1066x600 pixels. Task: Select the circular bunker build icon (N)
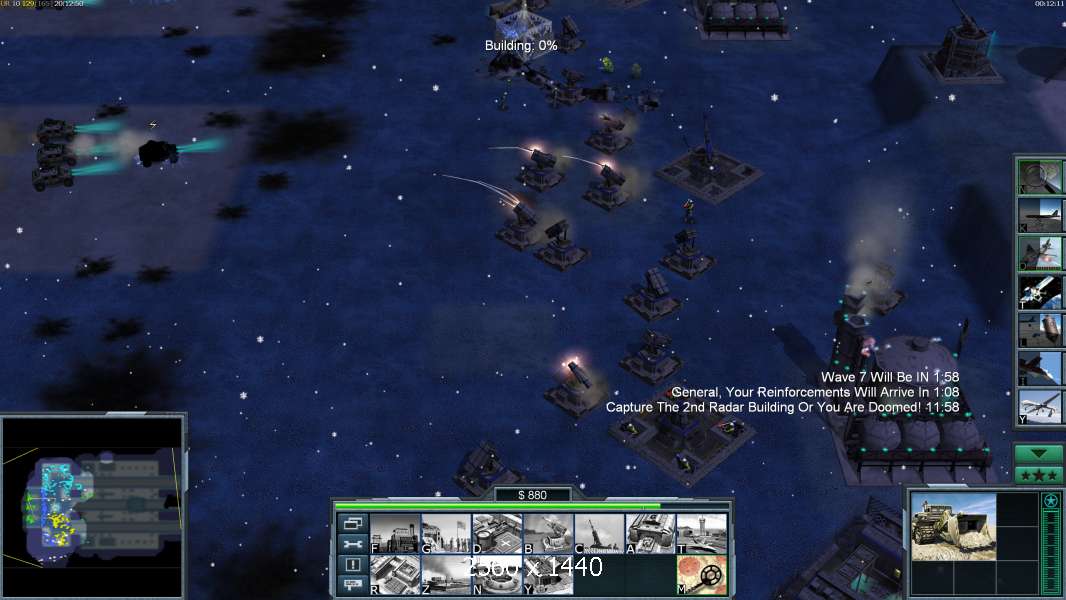[x=497, y=574]
